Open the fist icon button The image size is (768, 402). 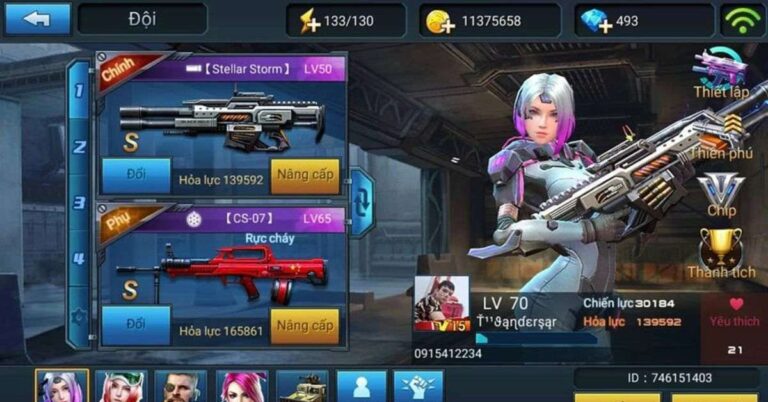coord(418,387)
